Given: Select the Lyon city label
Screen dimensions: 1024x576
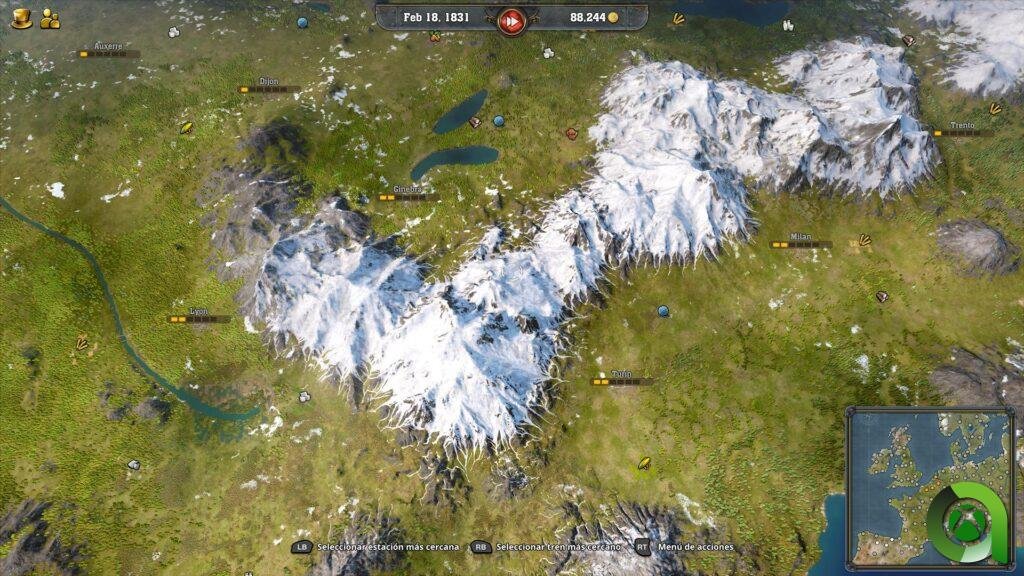Looking at the screenshot, I should pos(199,311).
